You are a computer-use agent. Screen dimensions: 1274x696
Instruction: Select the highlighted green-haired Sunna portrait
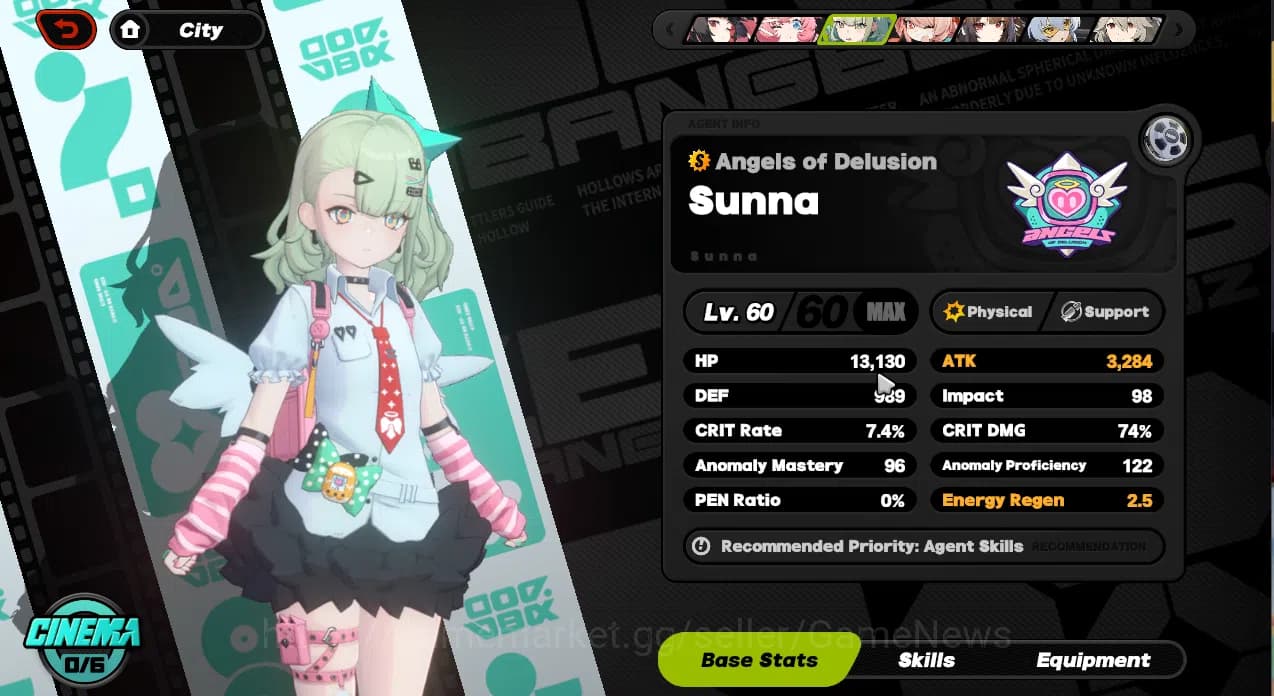pos(853,30)
